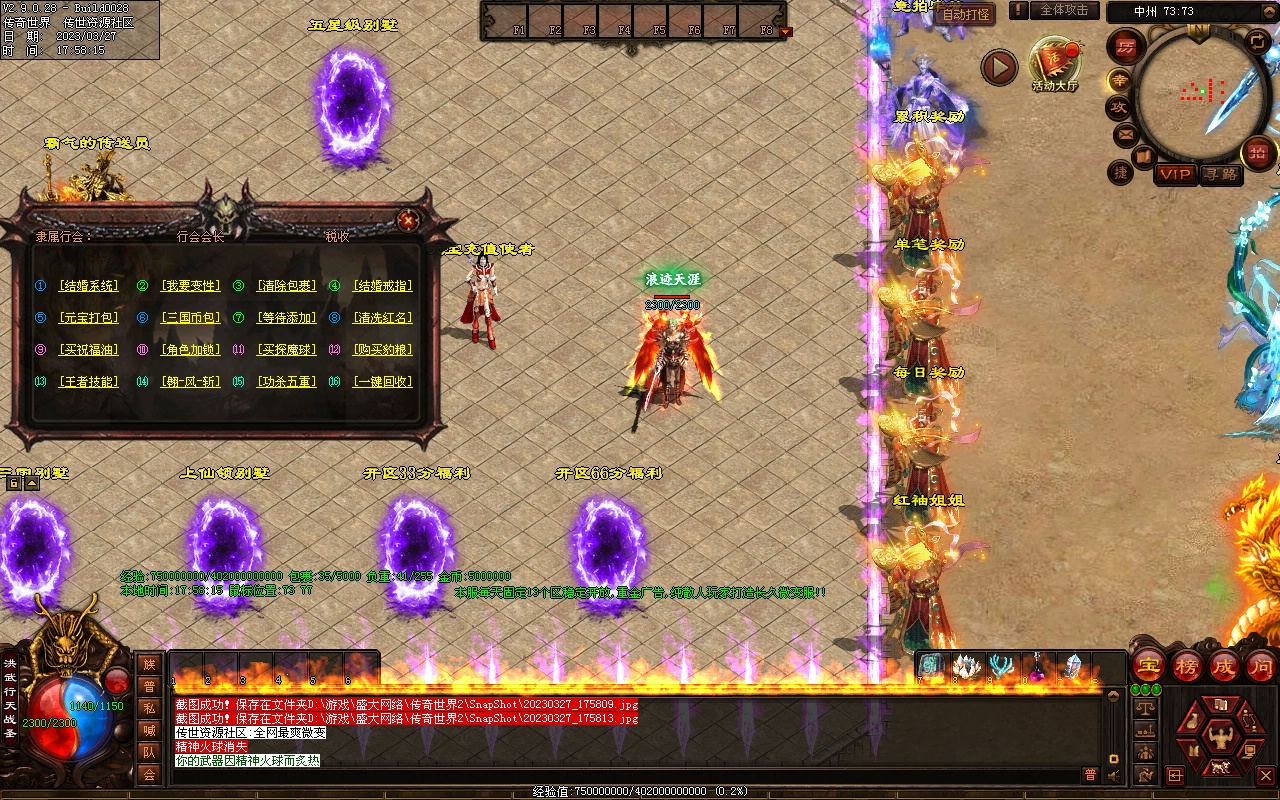Click the round play arrow button
The width and height of the screenshot is (1280, 800).
998,67
